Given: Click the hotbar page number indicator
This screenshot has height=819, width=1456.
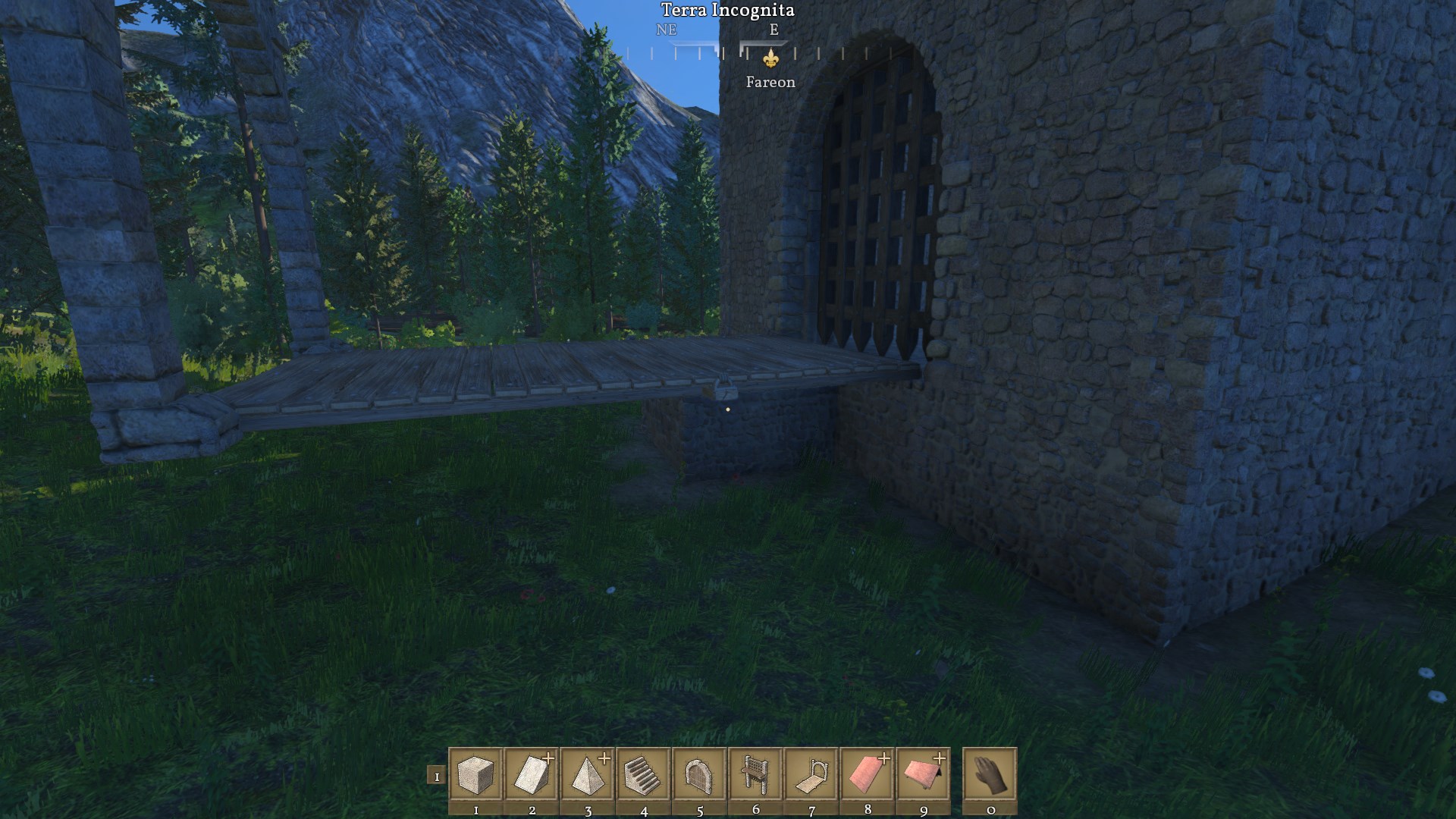Looking at the screenshot, I should 436,776.
